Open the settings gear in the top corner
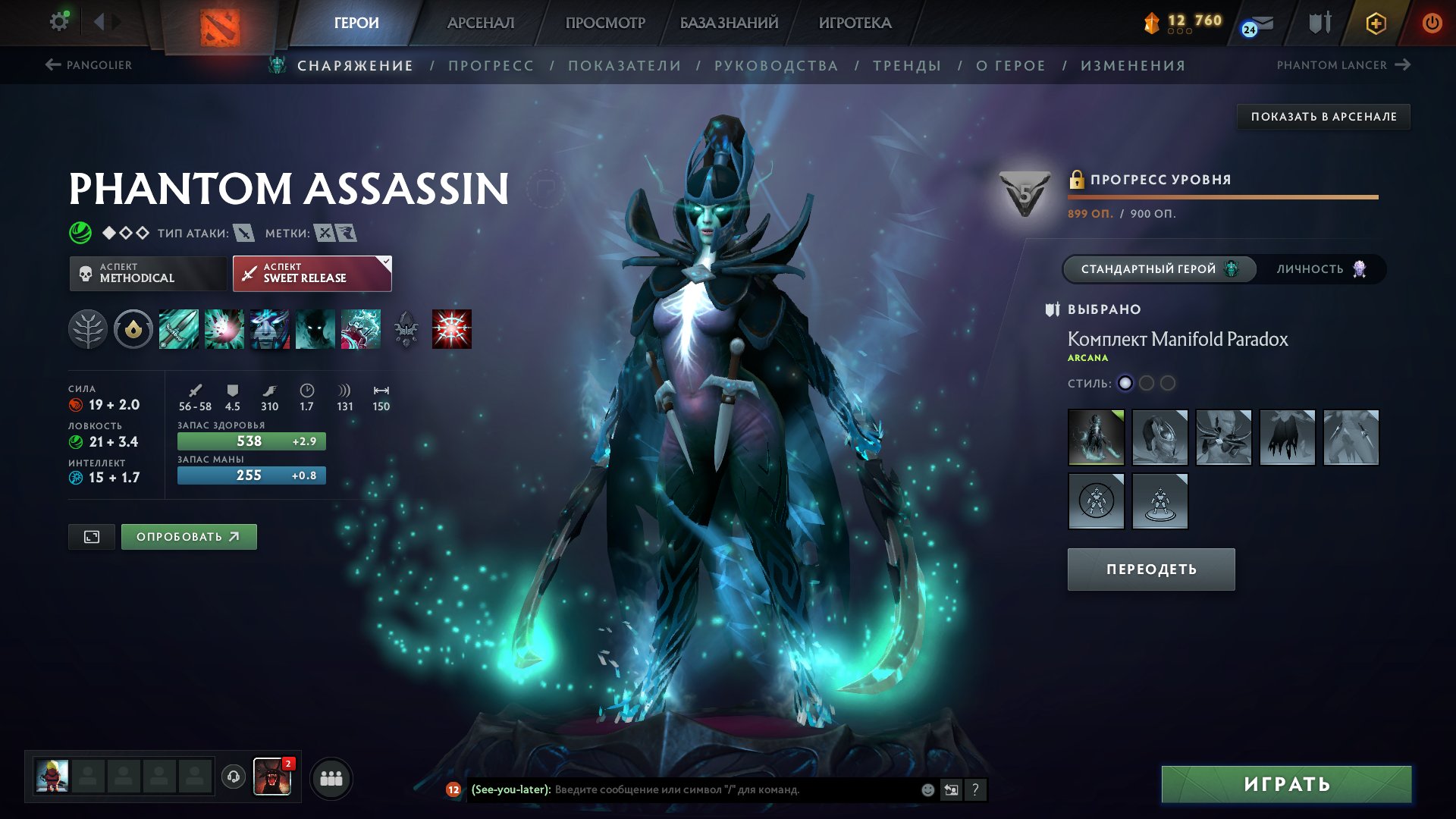 pyautogui.click(x=58, y=21)
